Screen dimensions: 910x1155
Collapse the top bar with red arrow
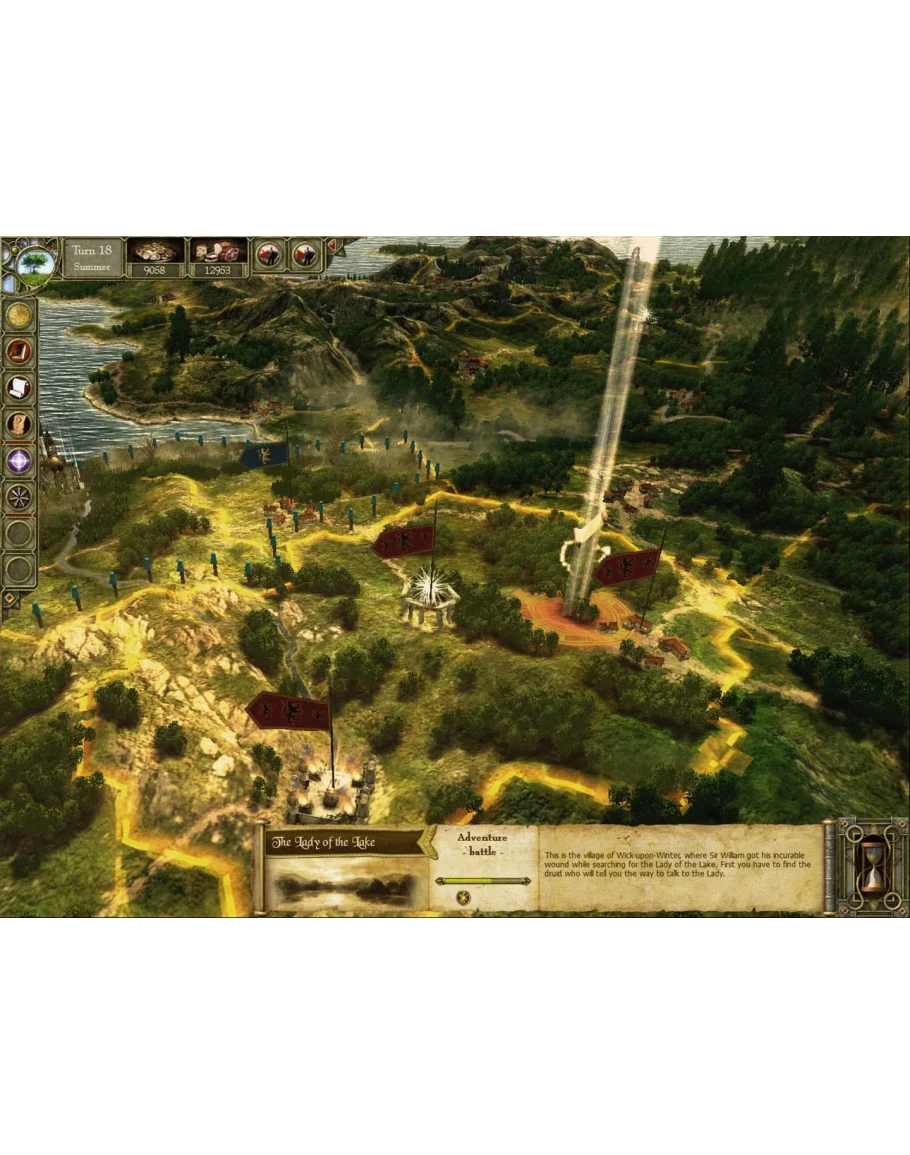coord(333,246)
